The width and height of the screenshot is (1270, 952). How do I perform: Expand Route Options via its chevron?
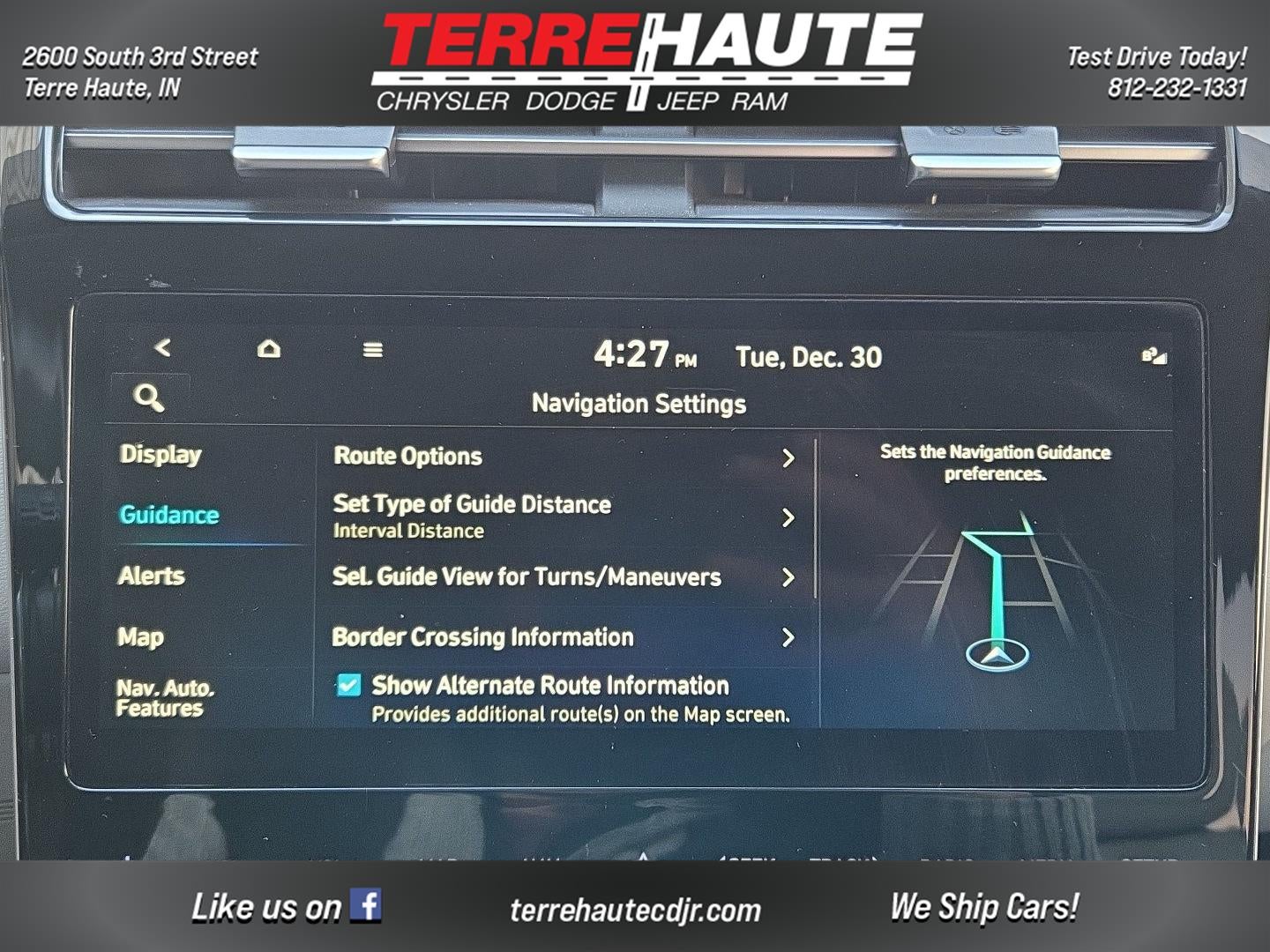point(788,457)
